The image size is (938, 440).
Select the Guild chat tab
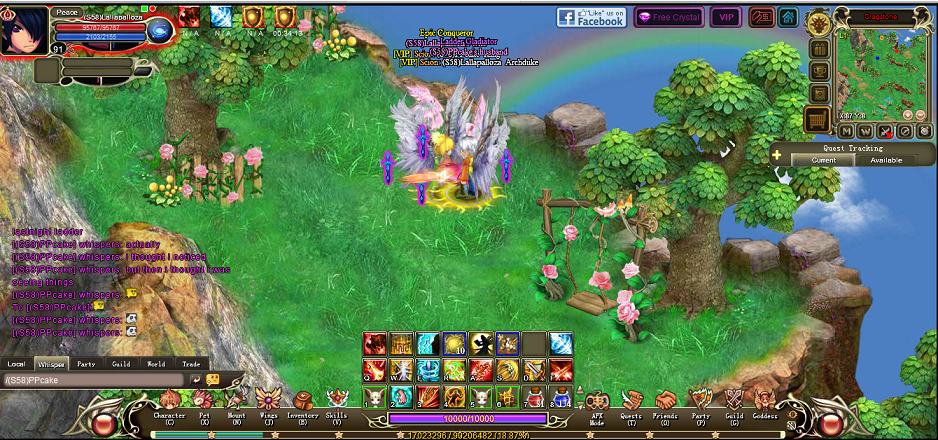tap(121, 364)
